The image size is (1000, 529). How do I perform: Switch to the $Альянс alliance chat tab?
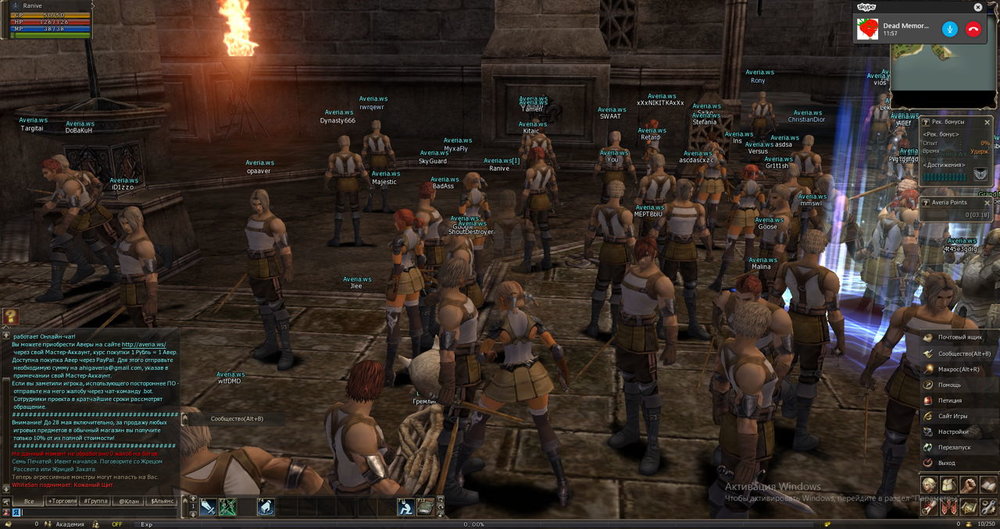[x=162, y=500]
